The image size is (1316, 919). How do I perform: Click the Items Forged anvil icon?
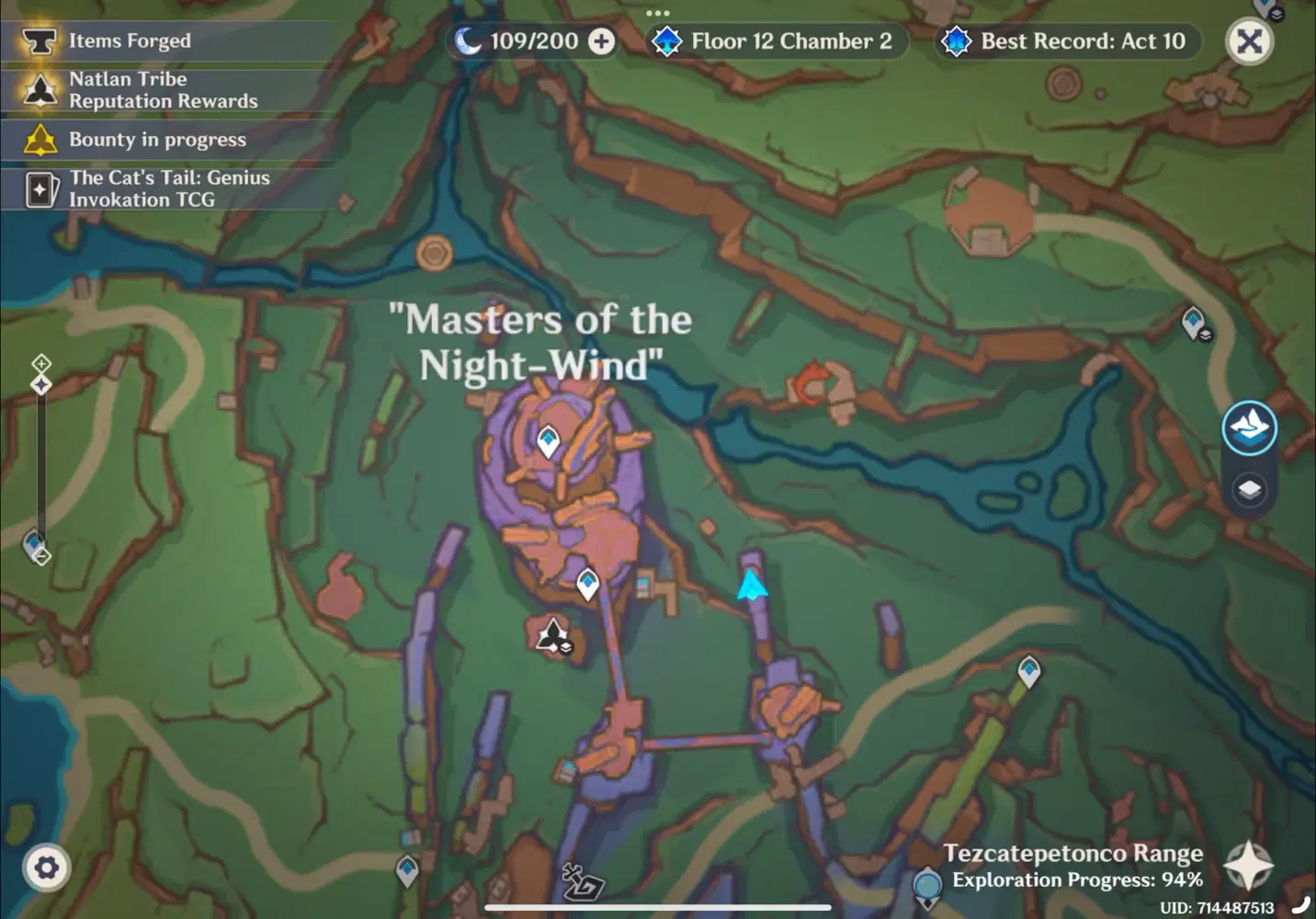tap(39, 40)
